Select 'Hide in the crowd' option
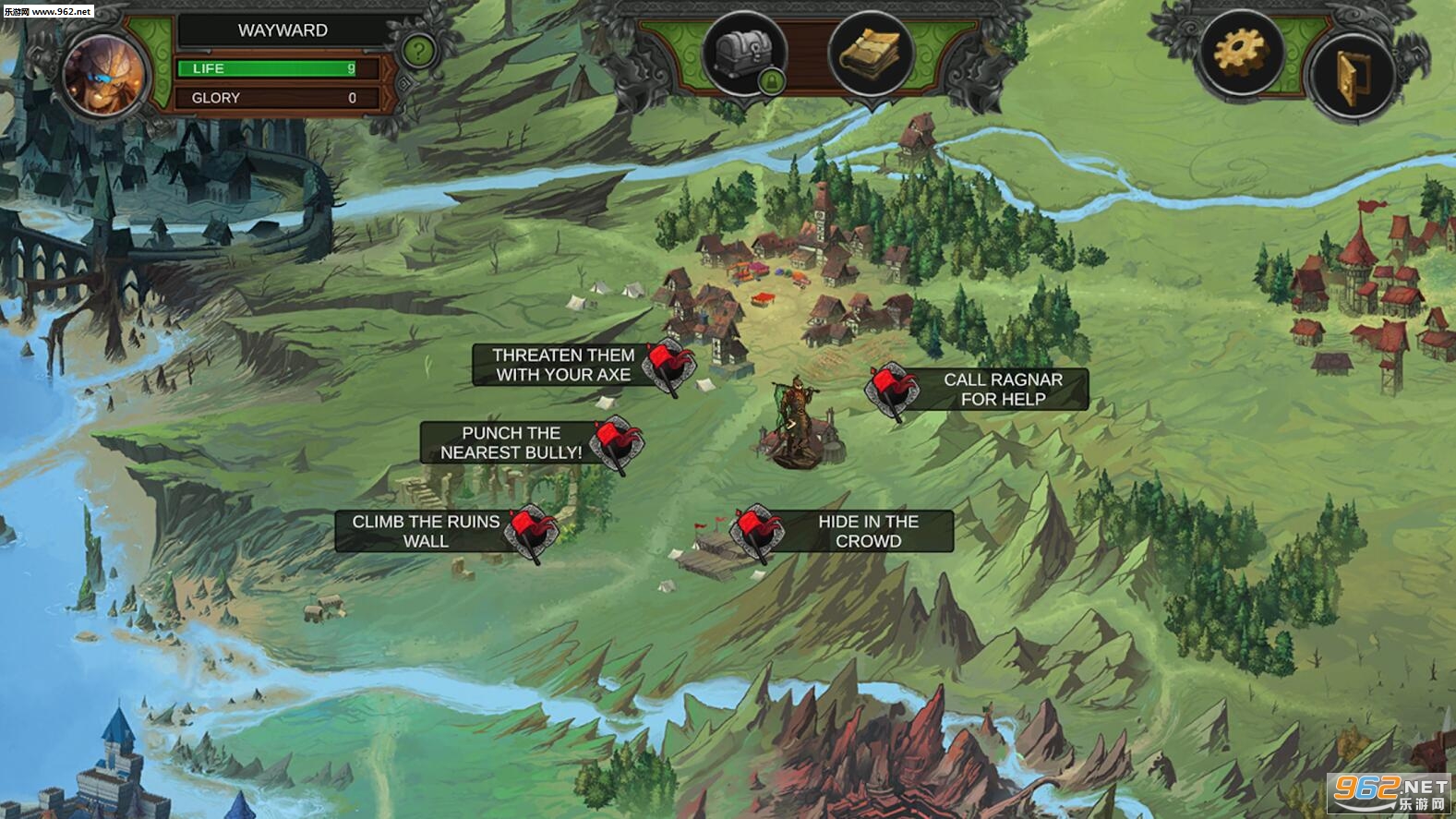 pos(867,532)
